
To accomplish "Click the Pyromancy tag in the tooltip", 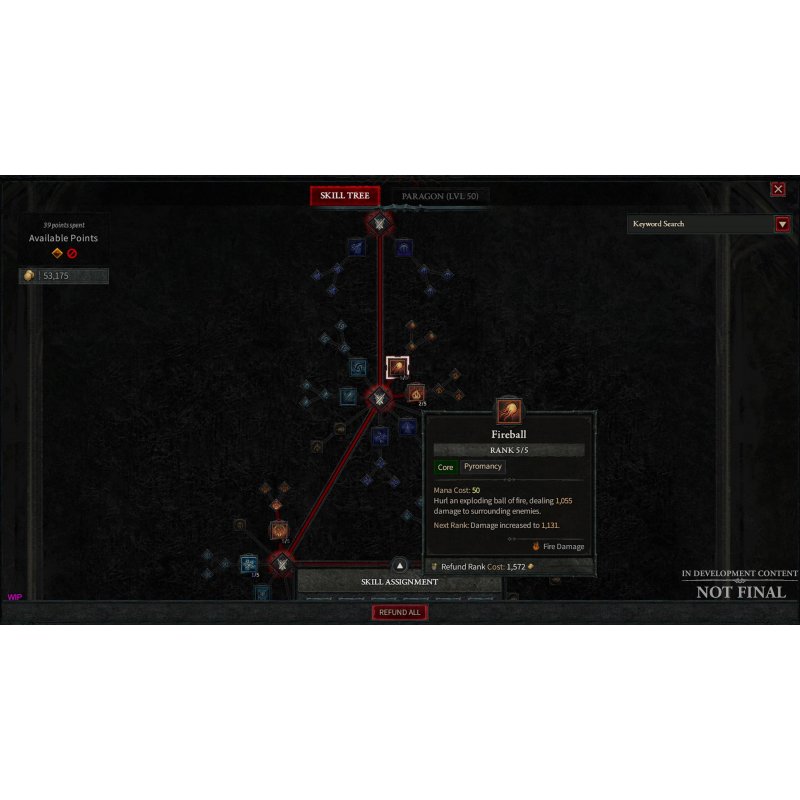I will (x=483, y=467).
